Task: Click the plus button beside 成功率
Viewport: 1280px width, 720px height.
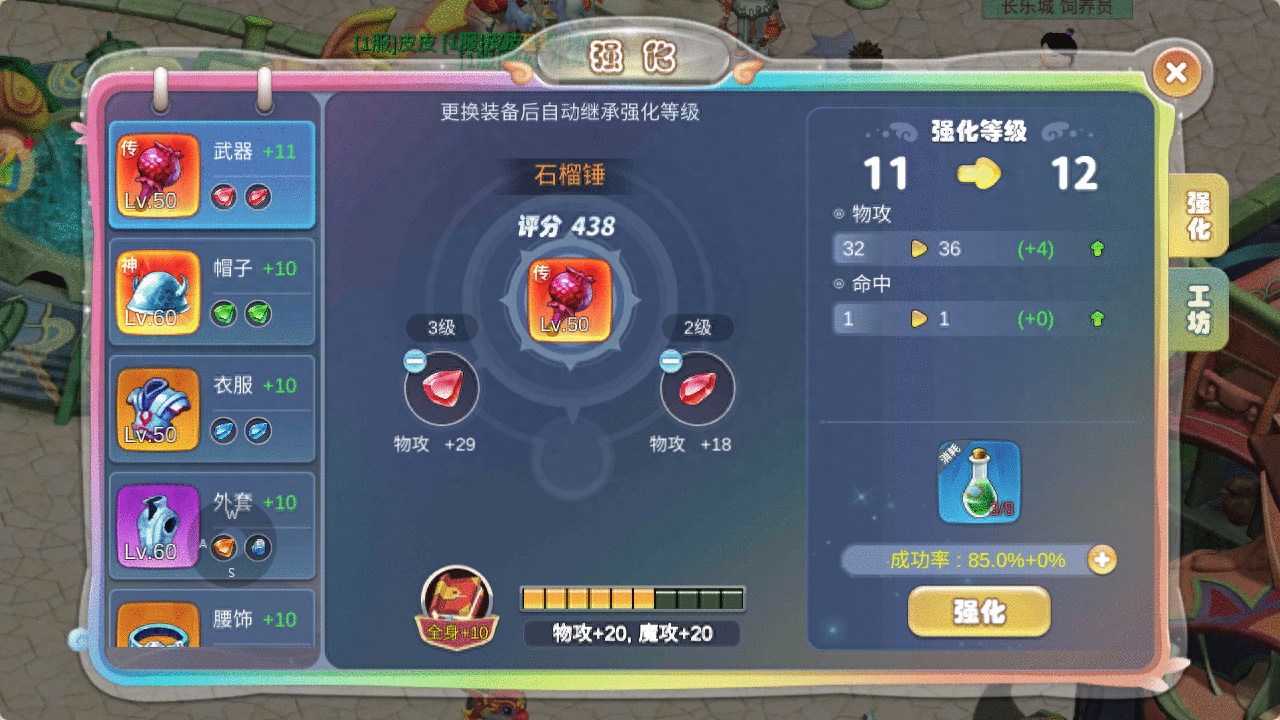Action: pyautogui.click(x=1100, y=561)
